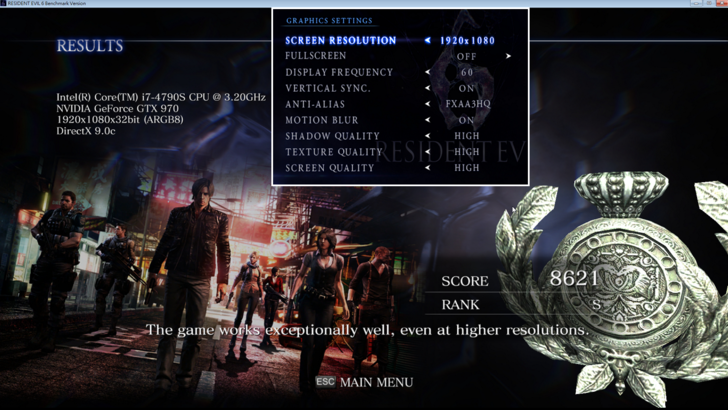The image size is (728, 410).
Task: Toggle Motion Blur using its left arrow
Action: coord(428,120)
